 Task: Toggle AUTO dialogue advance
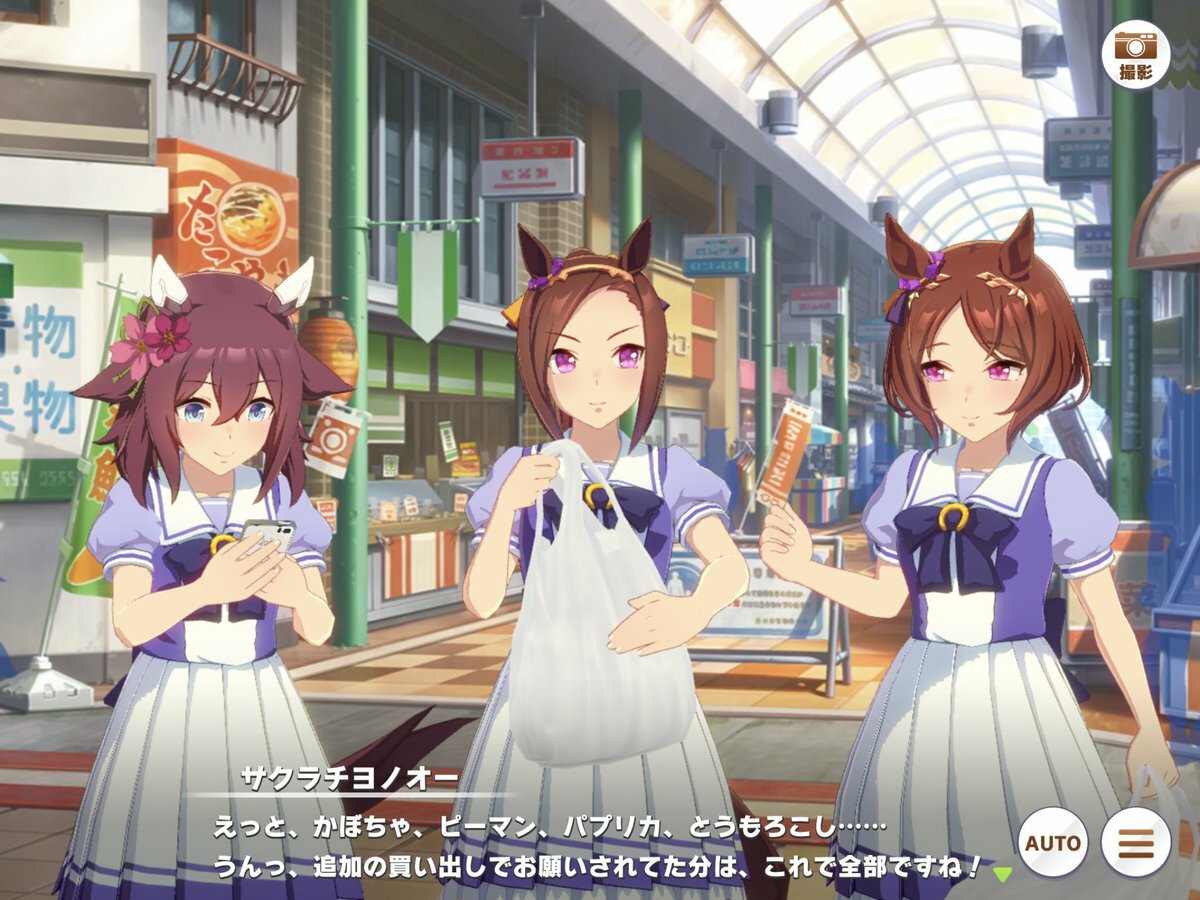click(1051, 842)
